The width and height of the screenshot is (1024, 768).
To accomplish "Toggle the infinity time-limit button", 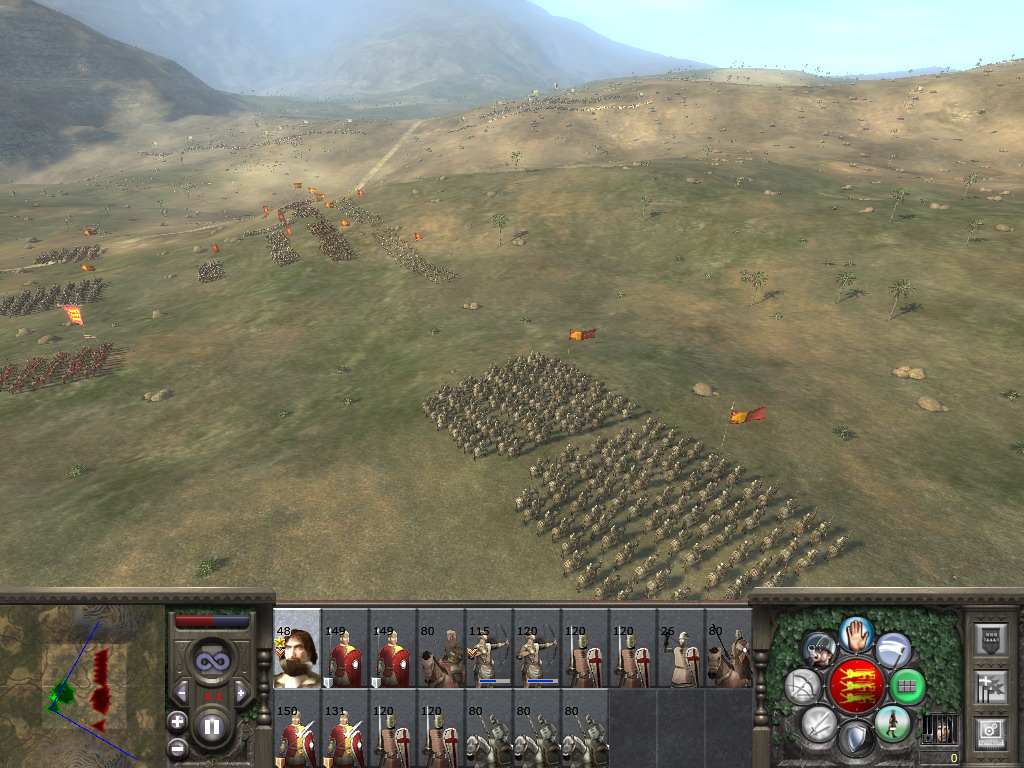I will point(211,661).
